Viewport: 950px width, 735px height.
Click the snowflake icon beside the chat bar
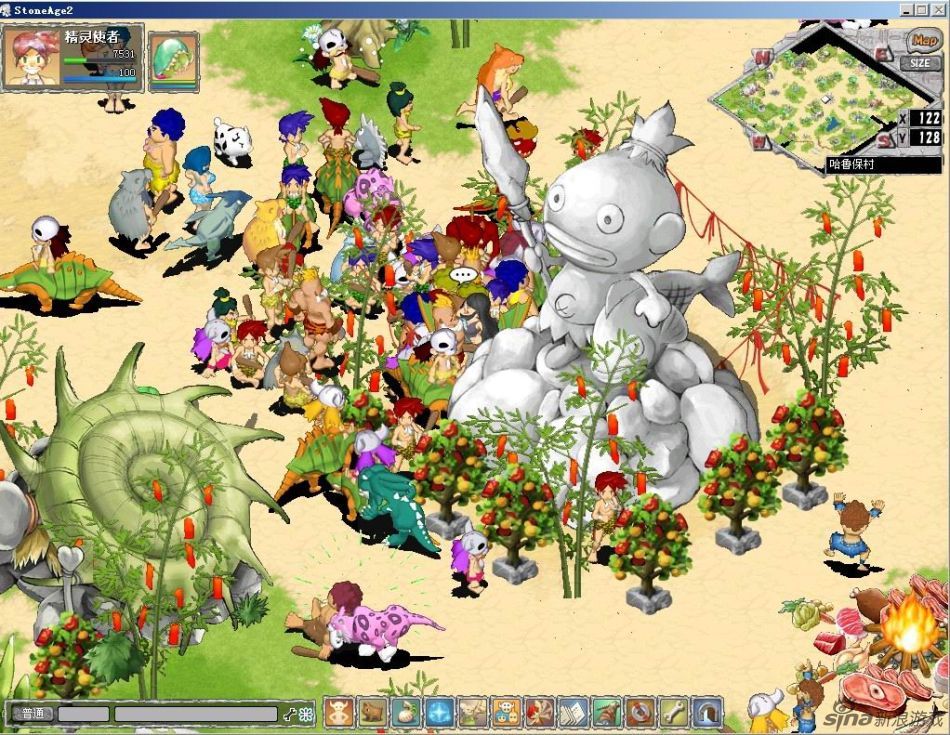pos(306,714)
